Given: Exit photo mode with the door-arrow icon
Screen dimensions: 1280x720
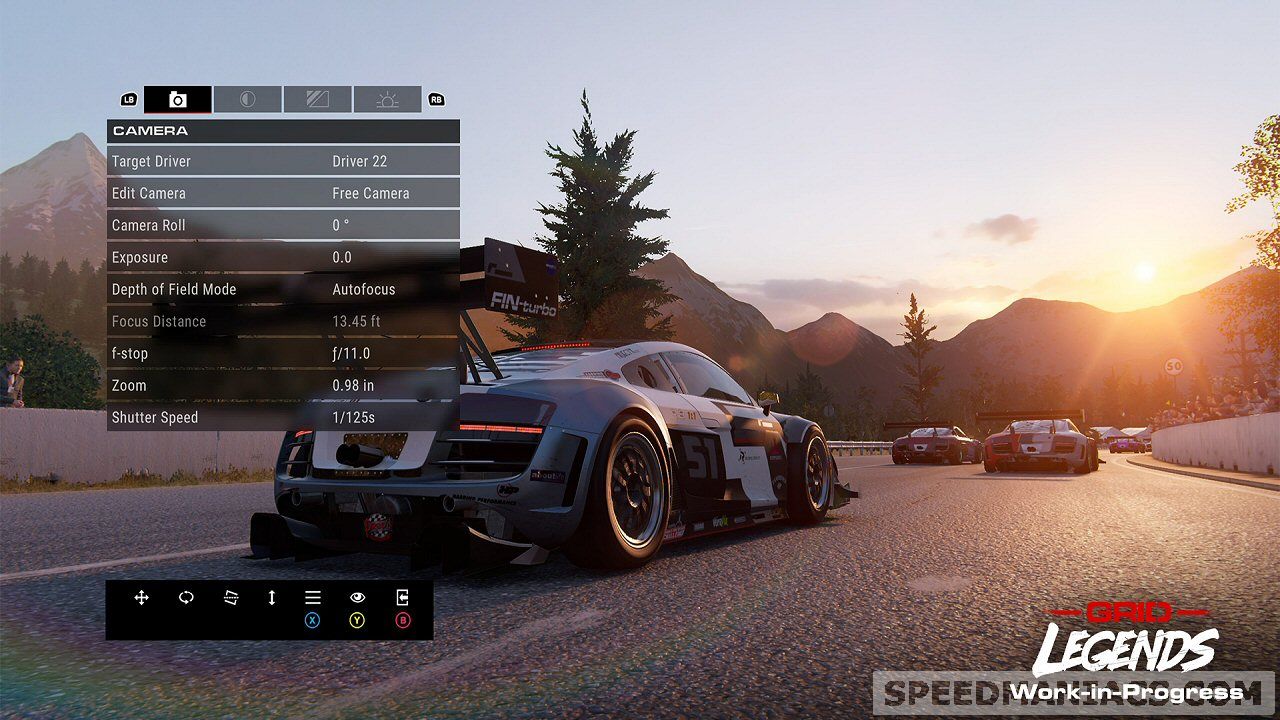Looking at the screenshot, I should click(x=402, y=598).
